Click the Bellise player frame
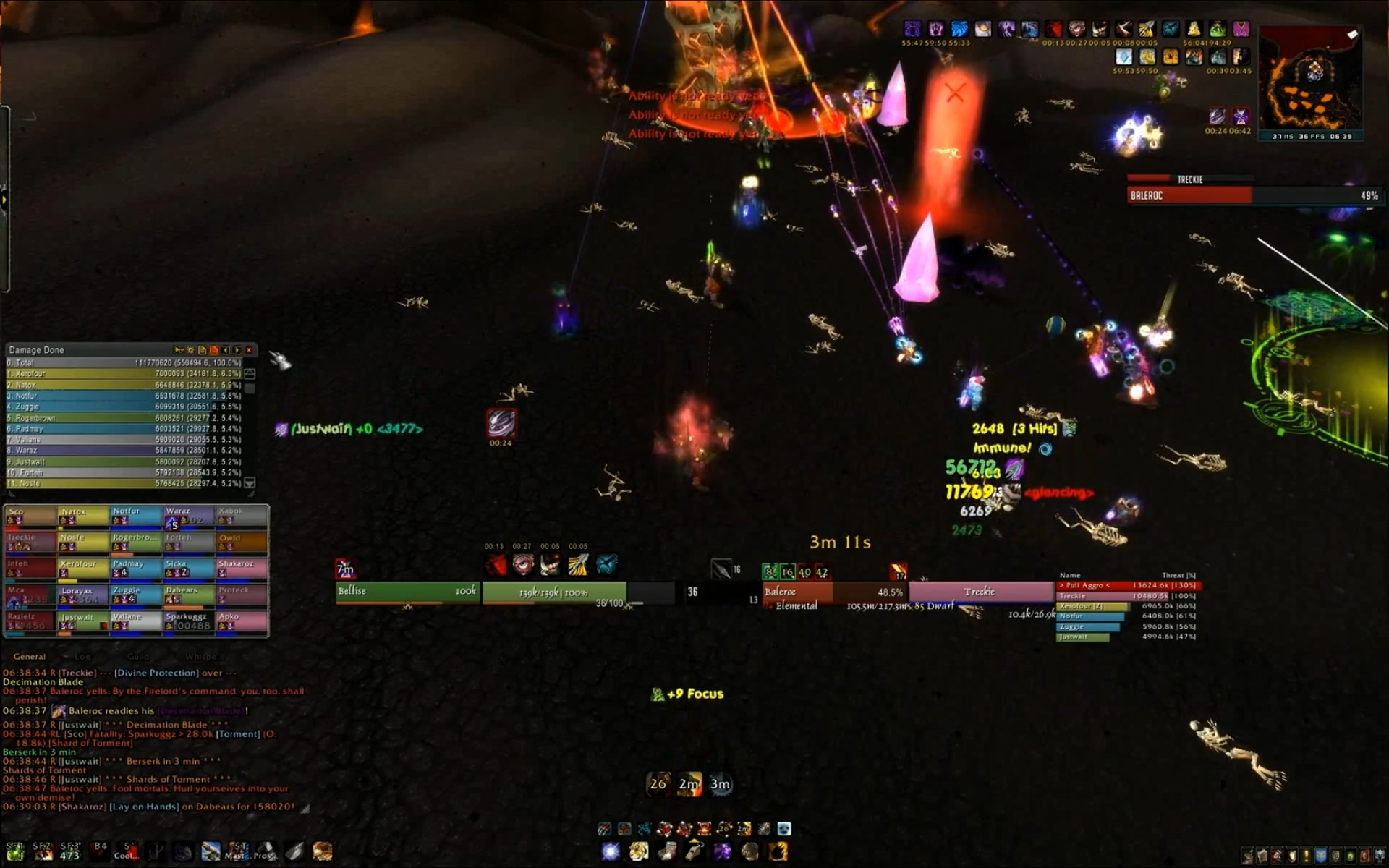This screenshot has width=1389, height=868. (407, 592)
